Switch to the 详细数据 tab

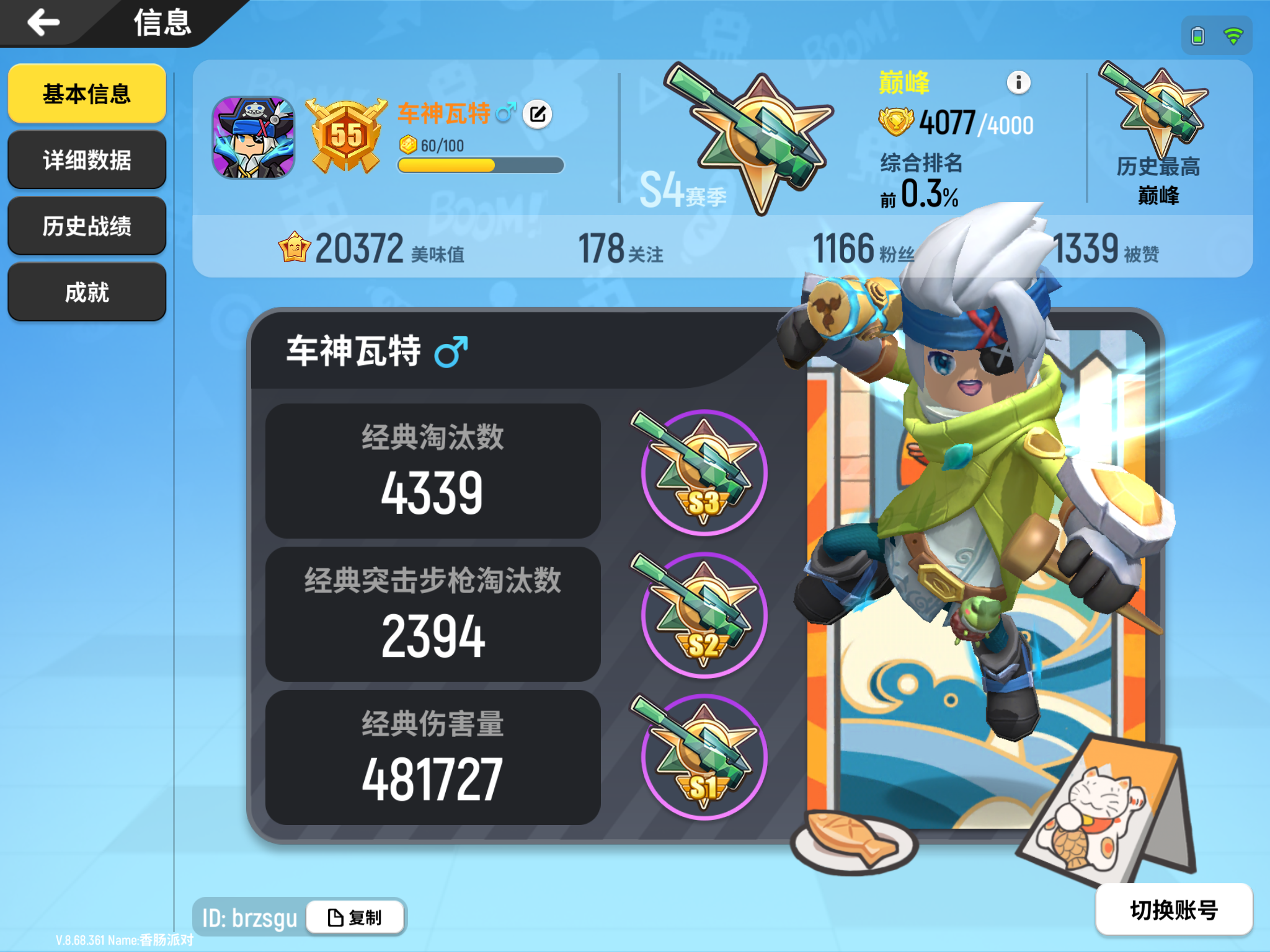tap(87, 159)
